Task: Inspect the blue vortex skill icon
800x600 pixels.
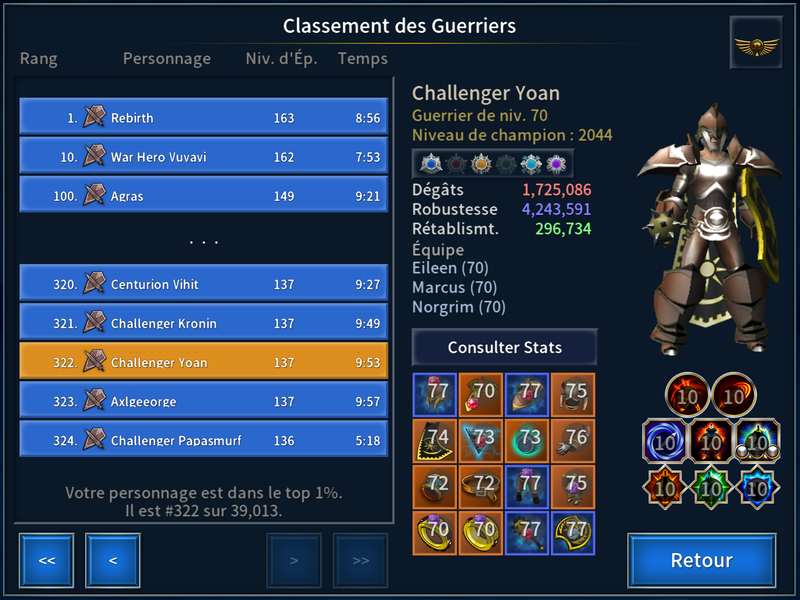Action: 662,440
